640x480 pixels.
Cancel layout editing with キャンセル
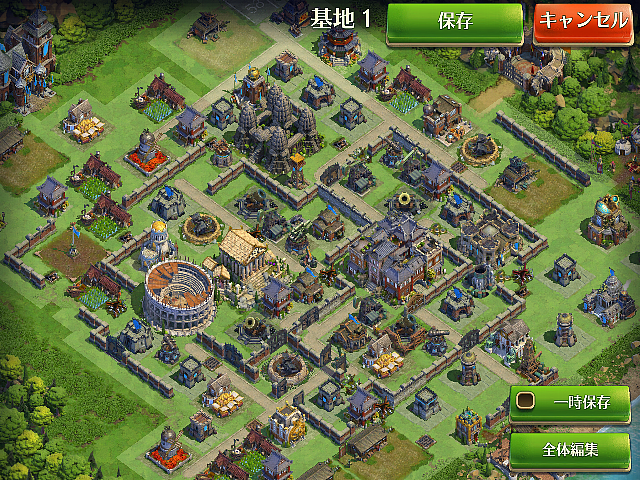click(x=585, y=21)
